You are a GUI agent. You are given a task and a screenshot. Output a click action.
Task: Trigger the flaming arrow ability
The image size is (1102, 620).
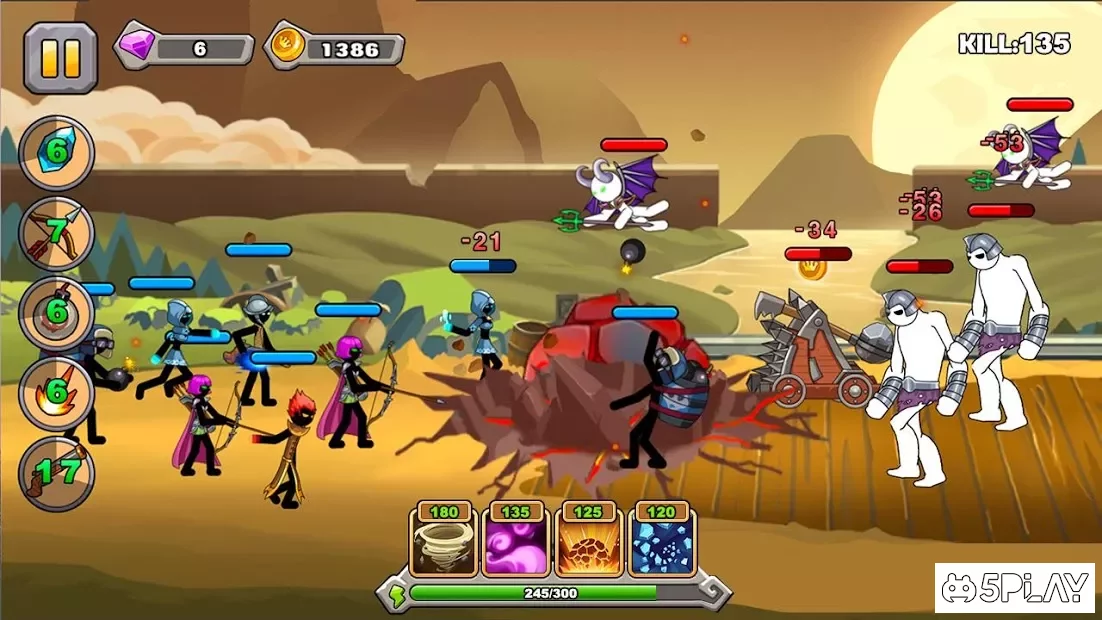pos(57,391)
